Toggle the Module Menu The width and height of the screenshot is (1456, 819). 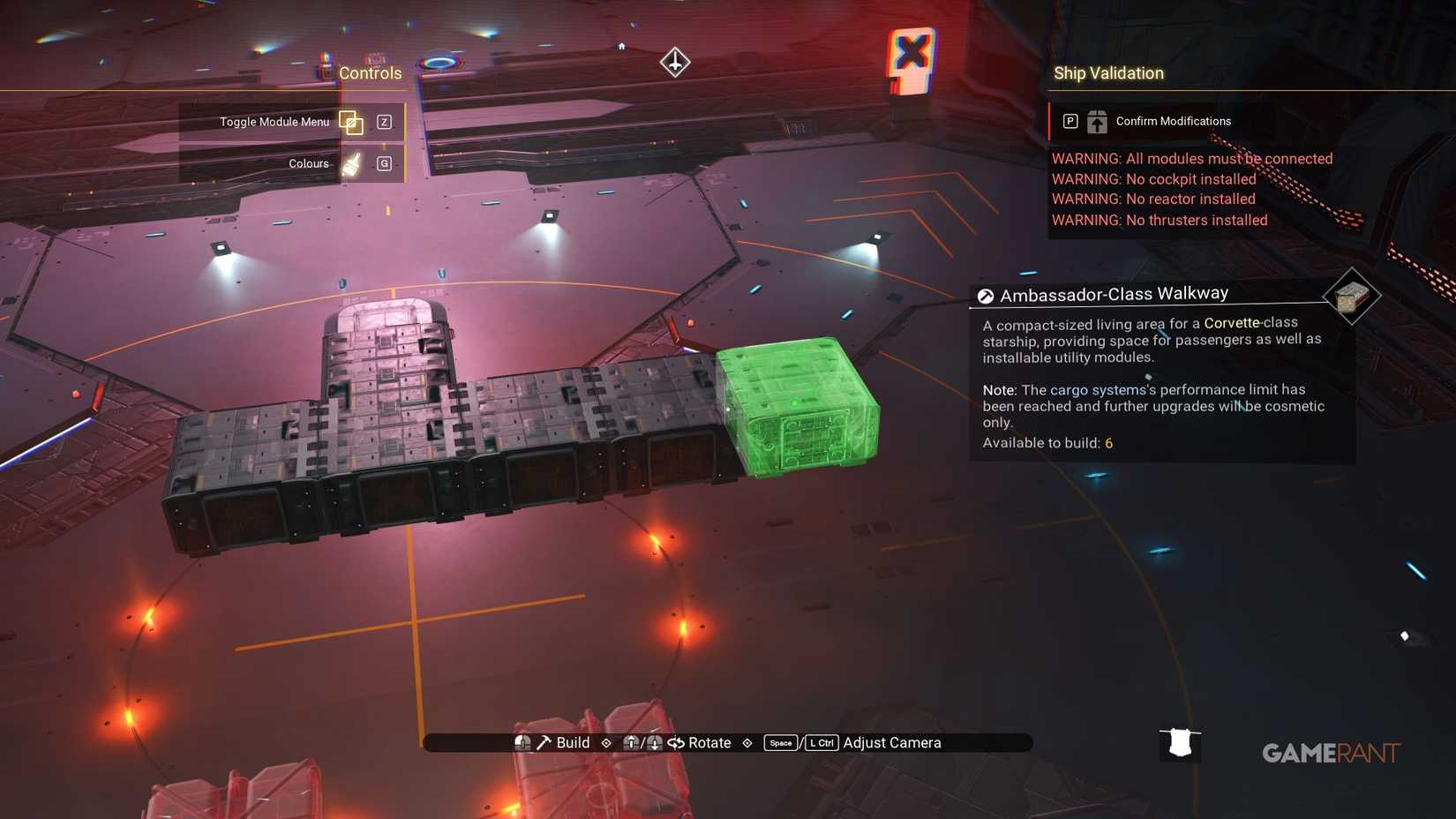pyautogui.click(x=275, y=123)
